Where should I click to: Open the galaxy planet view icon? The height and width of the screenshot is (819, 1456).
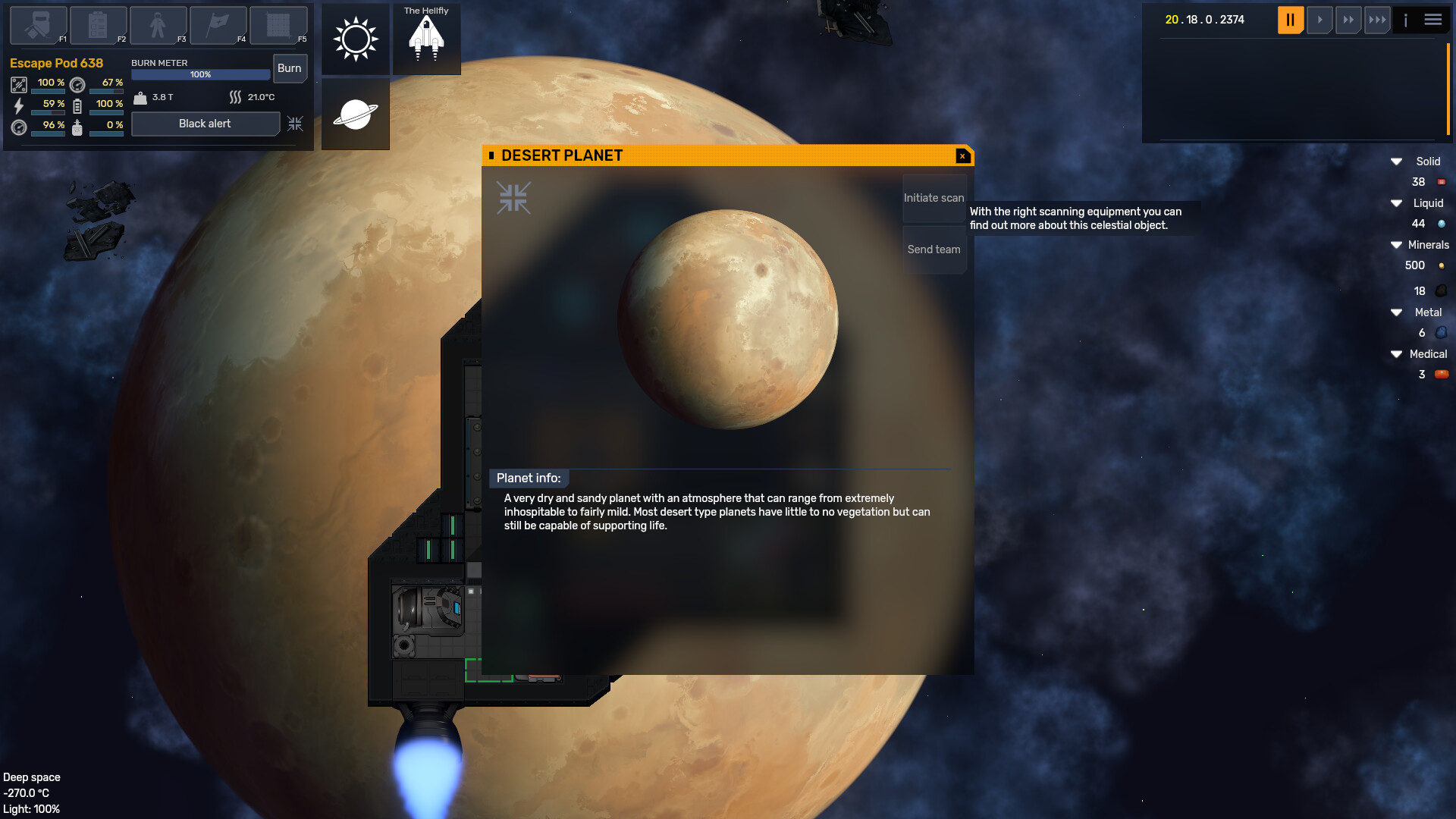click(355, 114)
